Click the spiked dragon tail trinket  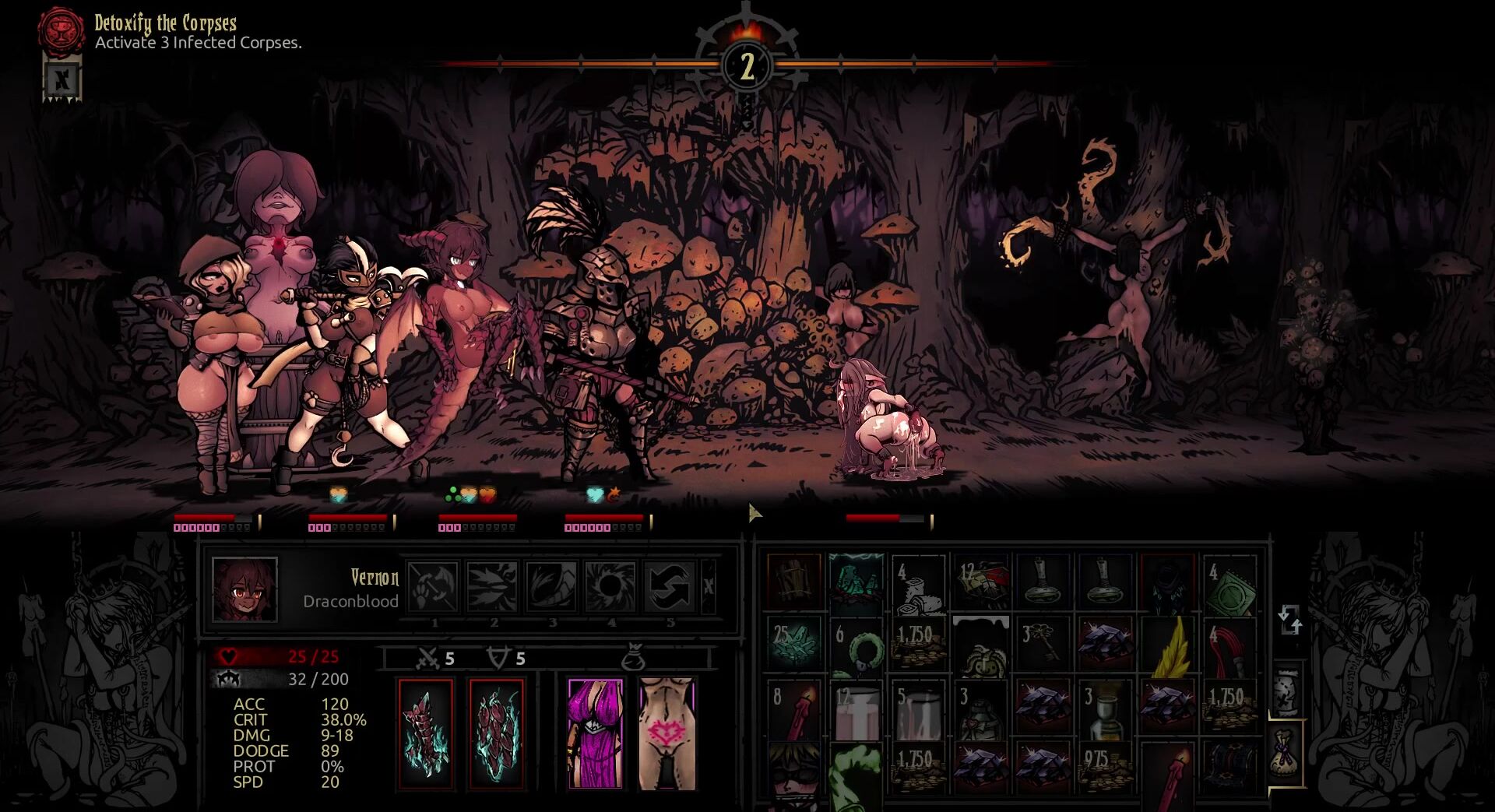[x=426, y=733]
